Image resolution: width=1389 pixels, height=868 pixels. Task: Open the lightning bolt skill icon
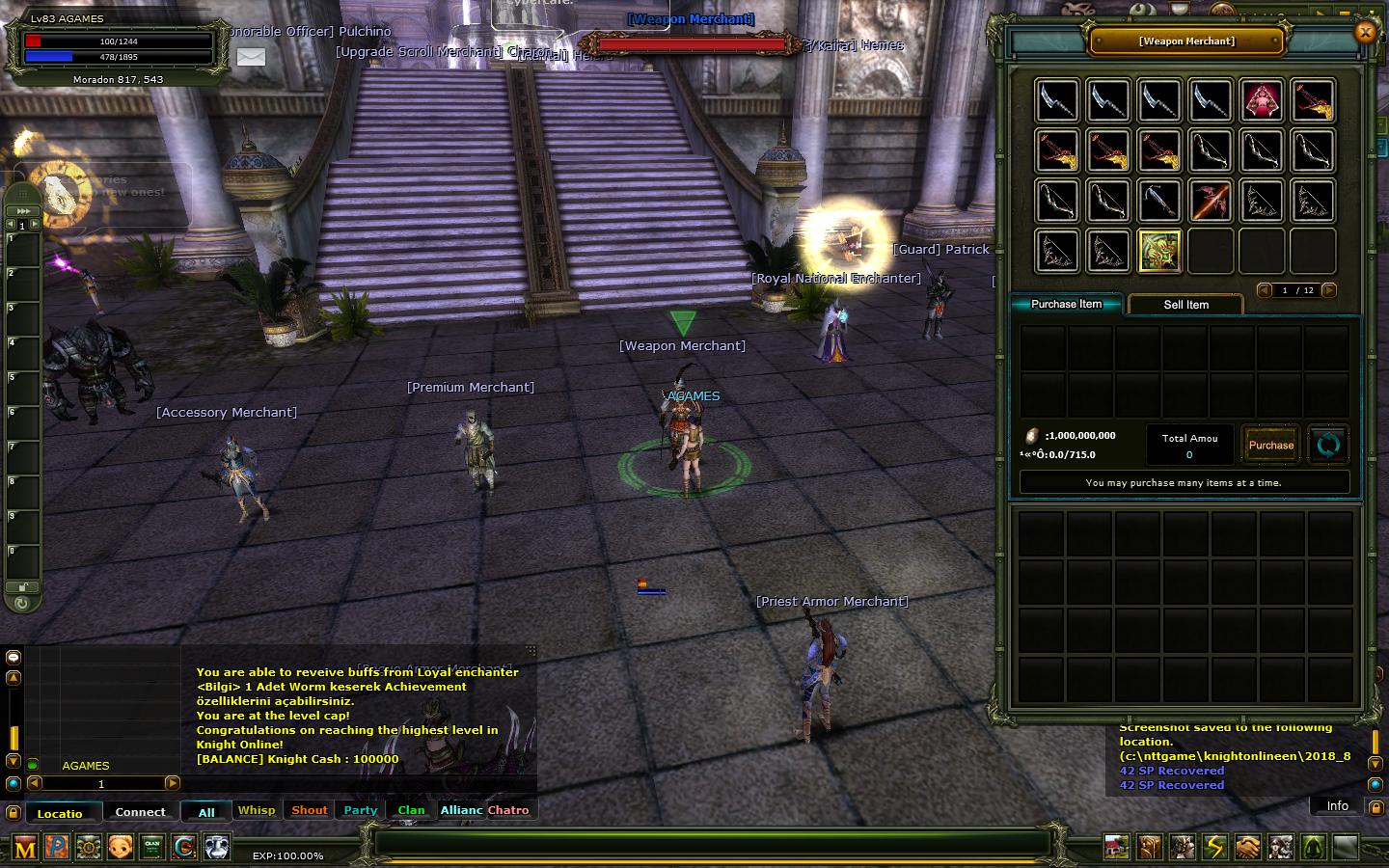coord(1214,847)
